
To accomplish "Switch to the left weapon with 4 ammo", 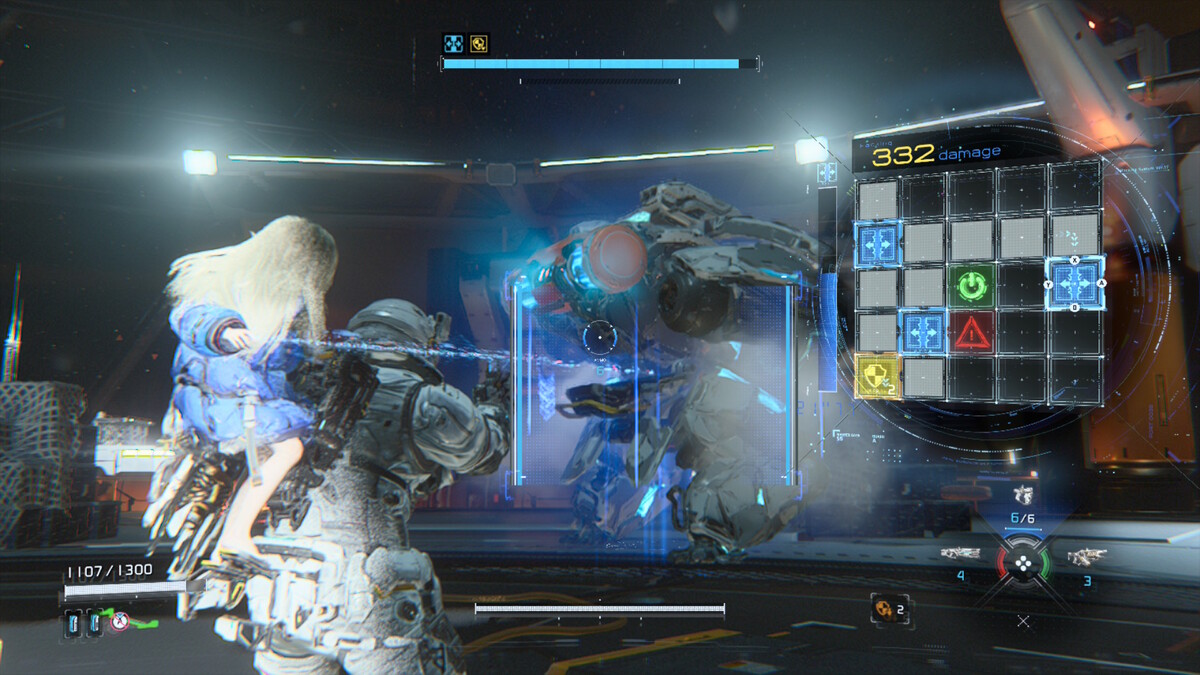I will point(959,554).
